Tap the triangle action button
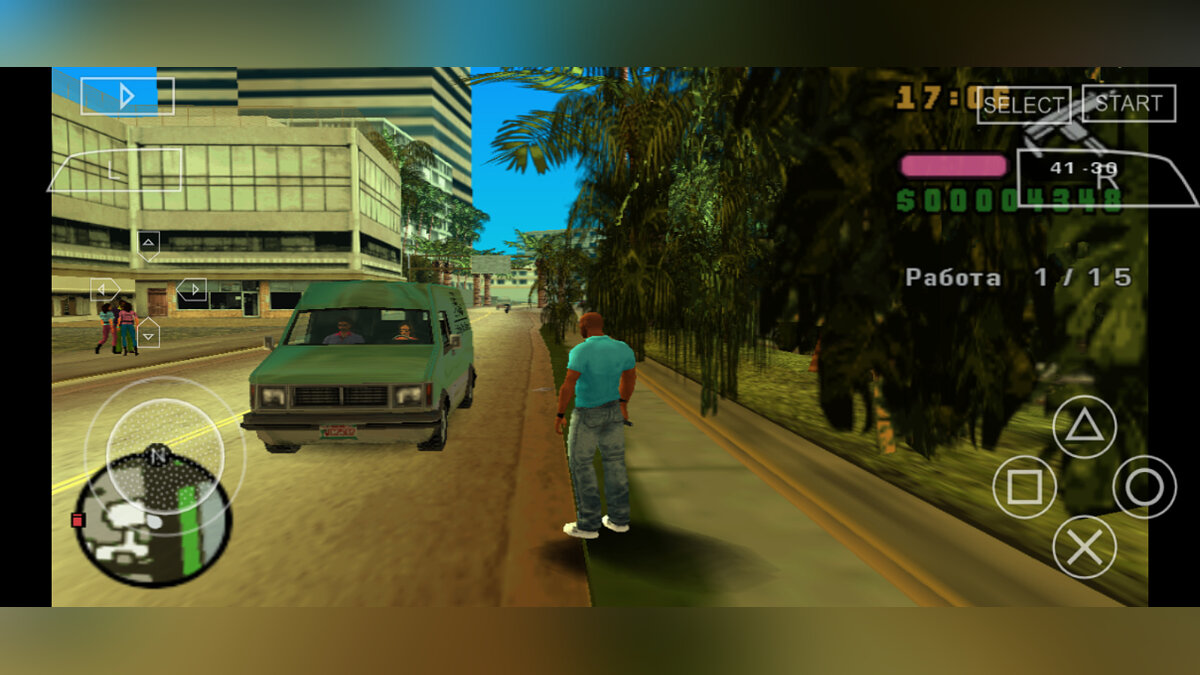1200x675 pixels. tap(1084, 427)
